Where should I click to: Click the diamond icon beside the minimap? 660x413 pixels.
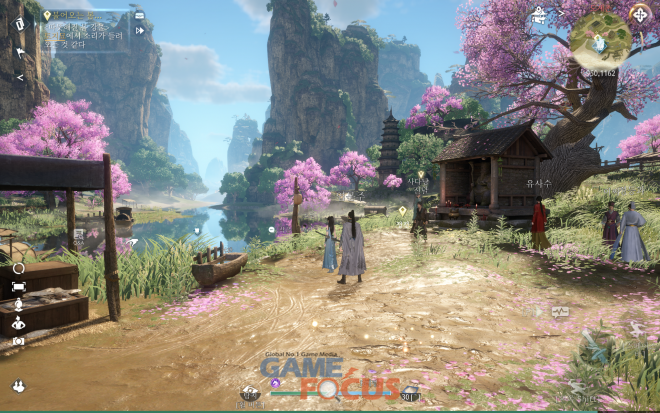tap(640, 14)
